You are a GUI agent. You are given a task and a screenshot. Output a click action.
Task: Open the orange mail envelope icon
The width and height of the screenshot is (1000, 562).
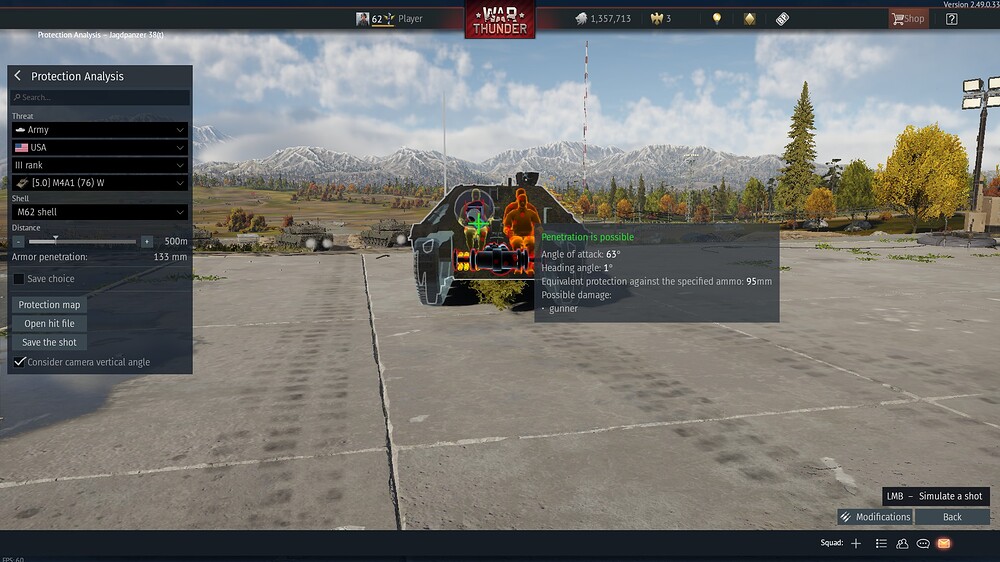pyautogui.click(x=944, y=543)
